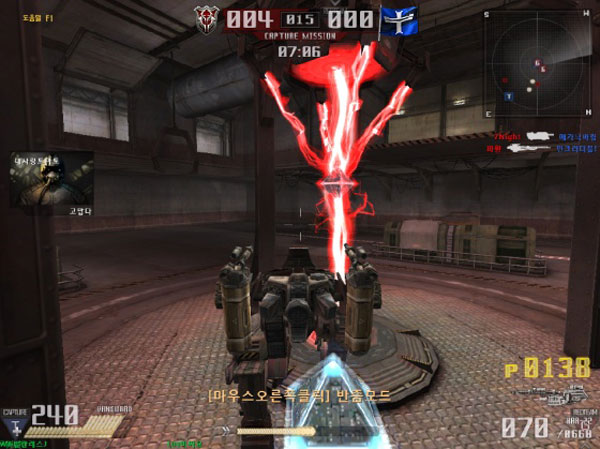Select the blue team flag emblem
This screenshot has width=600, height=449.
tap(397, 20)
